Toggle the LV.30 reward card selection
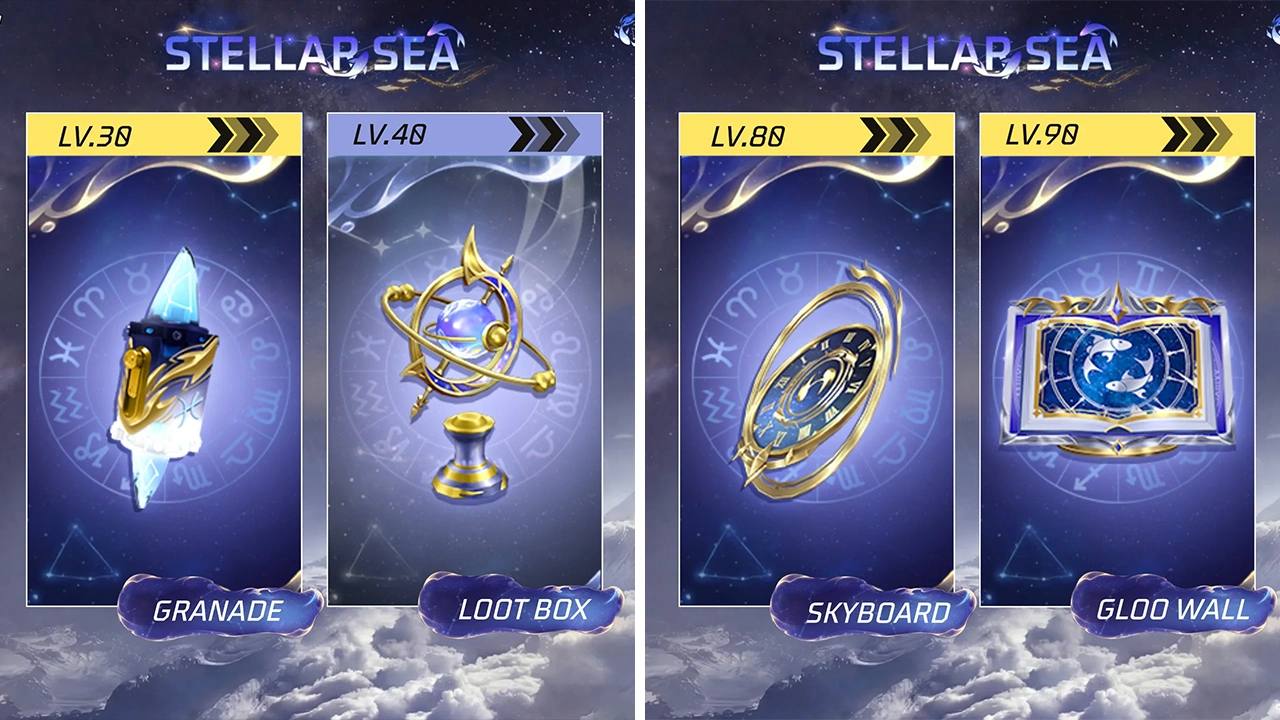This screenshot has width=1280, height=720. coord(165,360)
